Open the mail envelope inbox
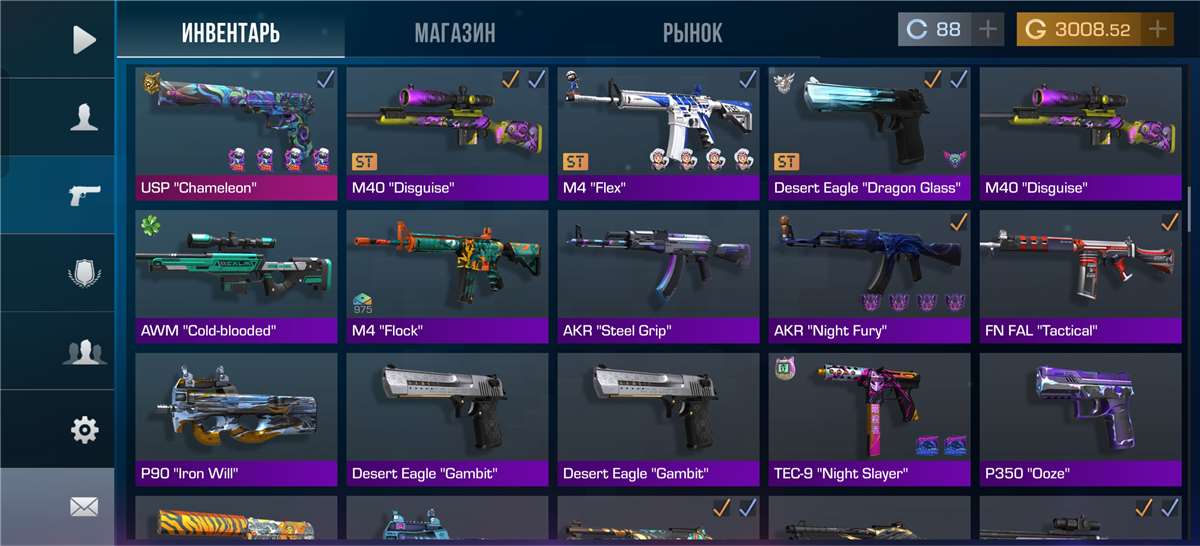 [x=84, y=507]
